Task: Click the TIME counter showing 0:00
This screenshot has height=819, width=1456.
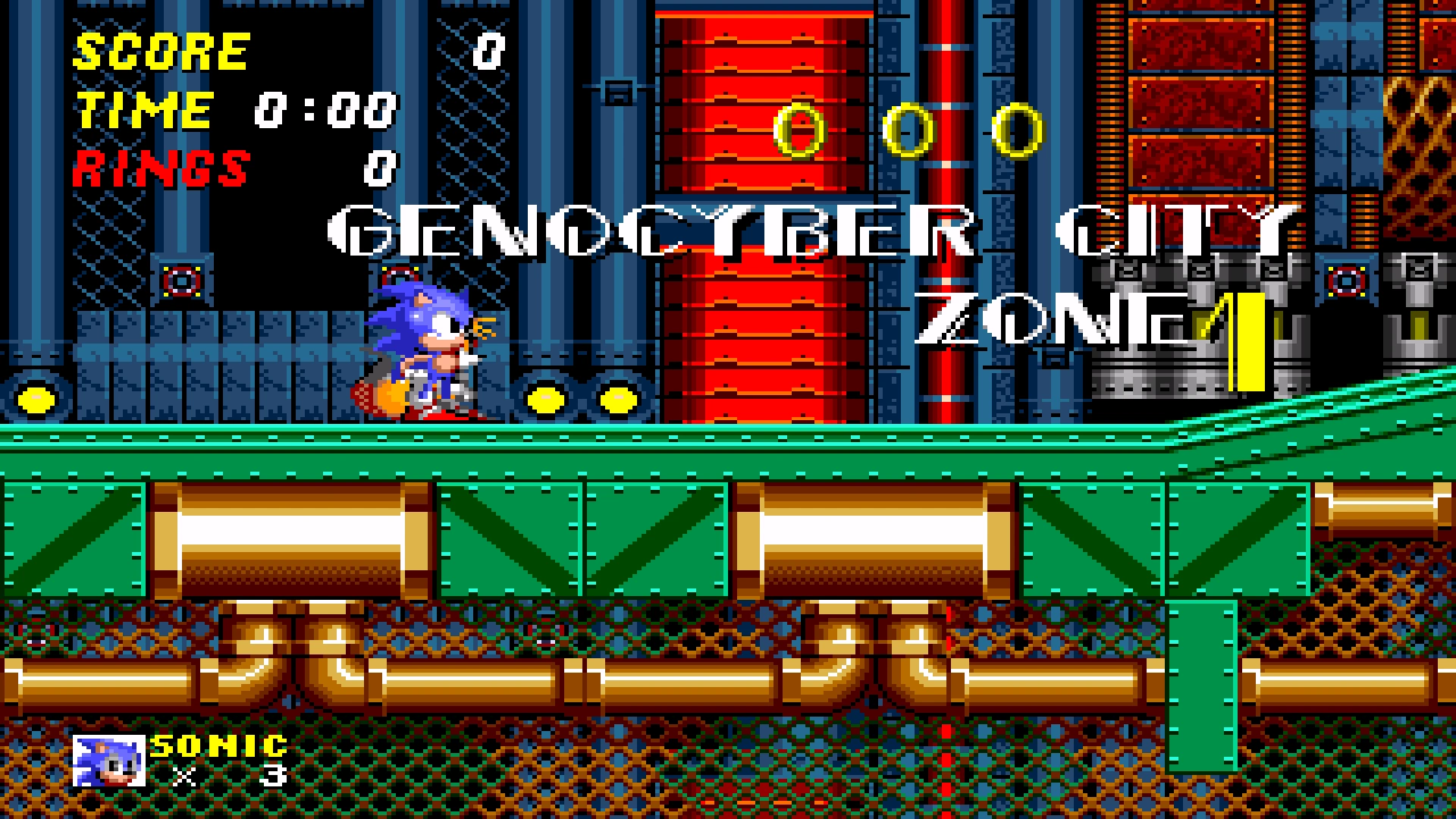Action: click(x=326, y=110)
